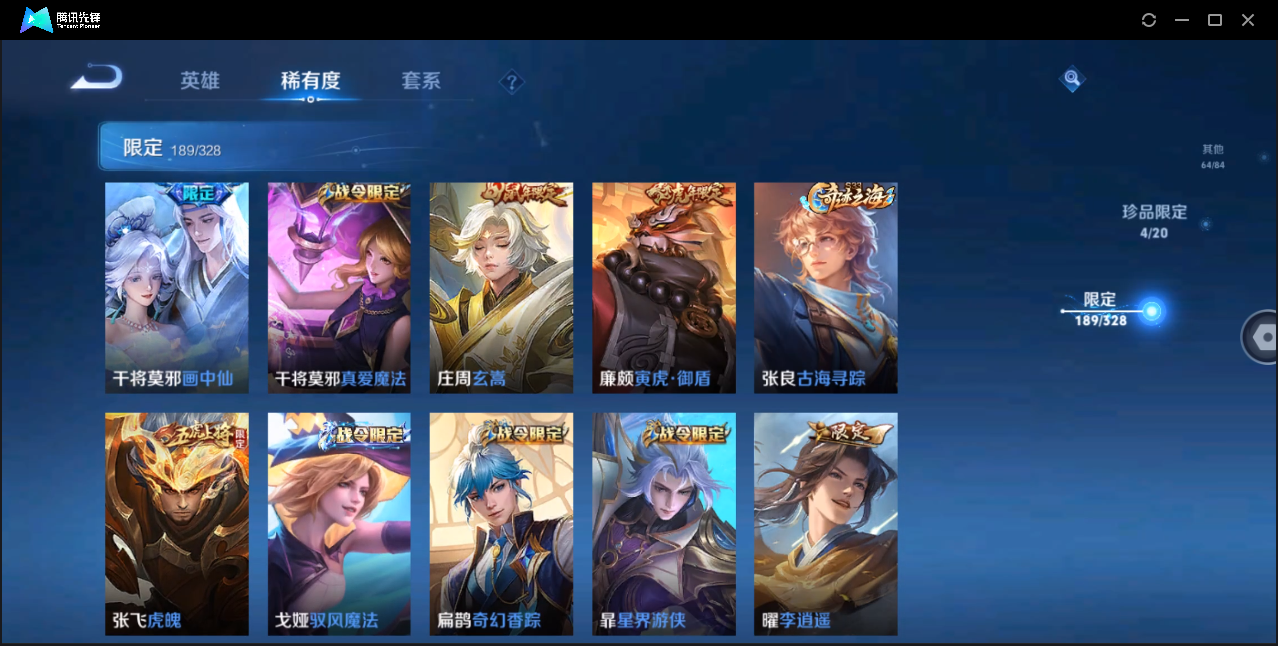Screen dimensions: 1278x646
Task: Maximize the emulator window
Action: coord(1215,20)
